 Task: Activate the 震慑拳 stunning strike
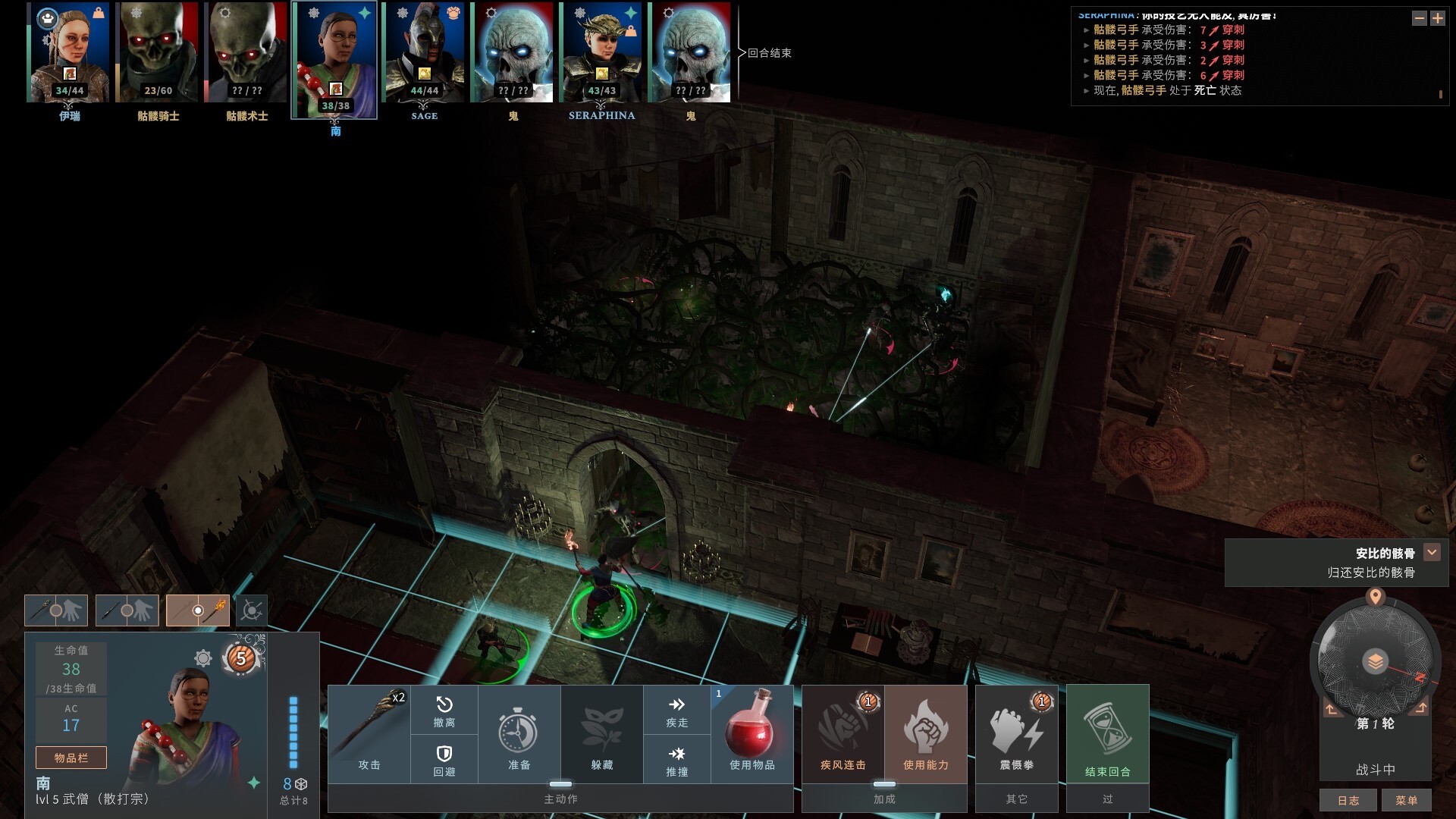1016,733
